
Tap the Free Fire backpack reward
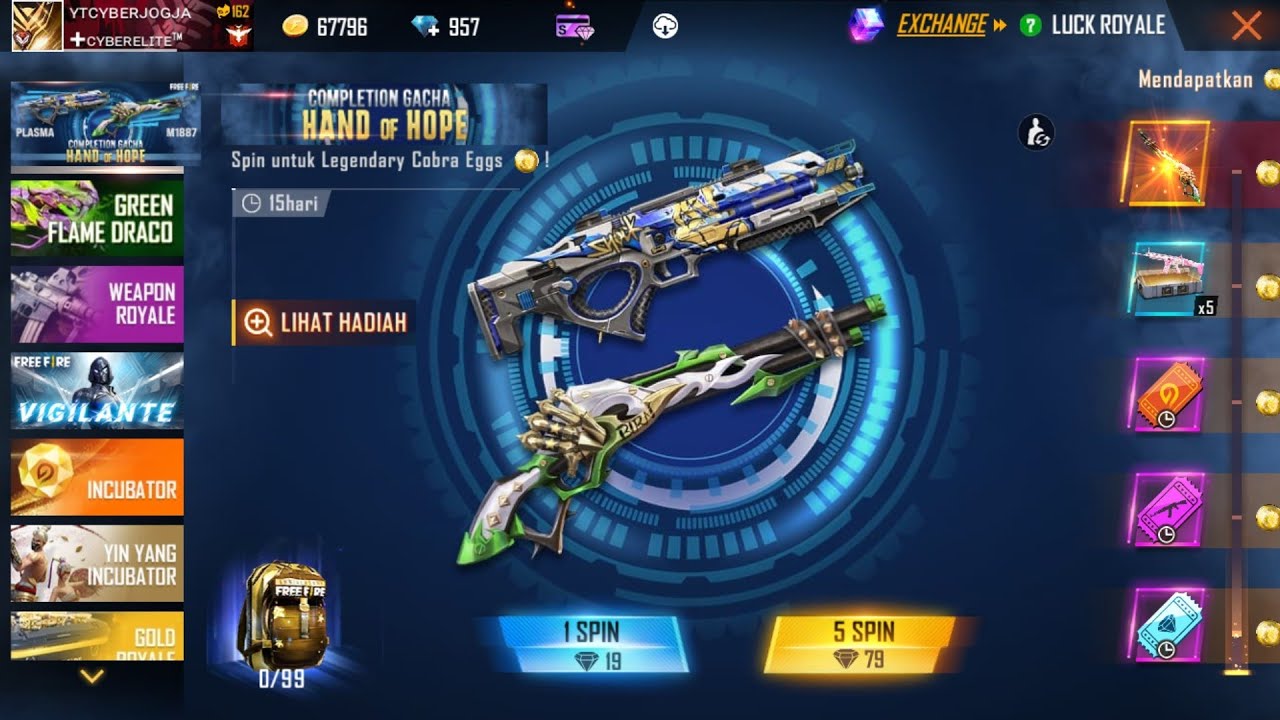click(281, 615)
